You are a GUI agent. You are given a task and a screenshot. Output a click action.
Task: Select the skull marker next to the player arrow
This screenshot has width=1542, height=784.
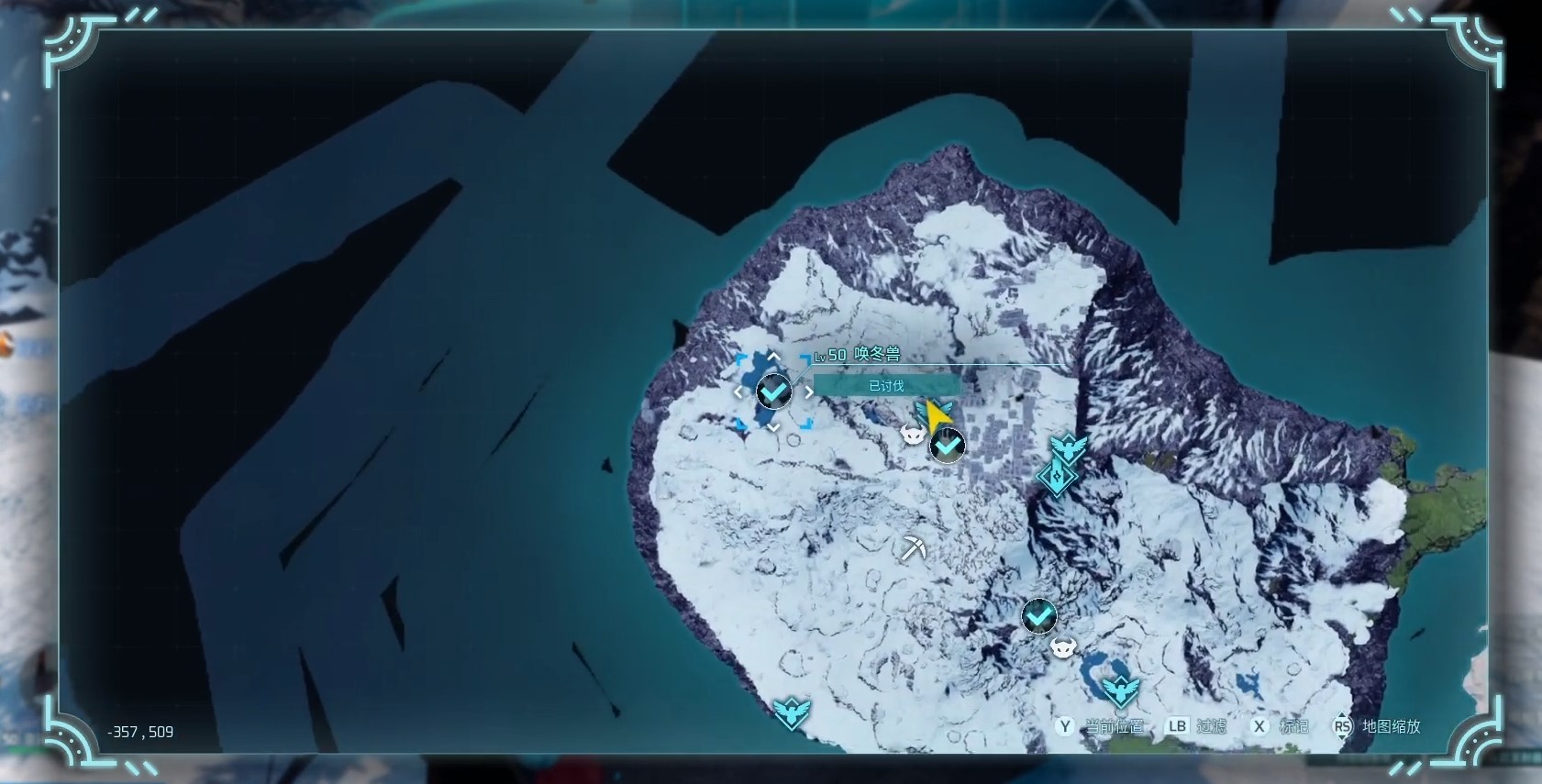tap(913, 435)
